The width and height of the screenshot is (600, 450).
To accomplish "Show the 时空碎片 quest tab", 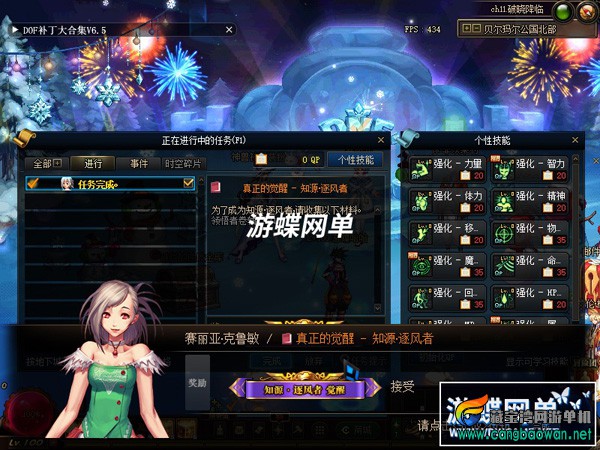I will tap(182, 163).
